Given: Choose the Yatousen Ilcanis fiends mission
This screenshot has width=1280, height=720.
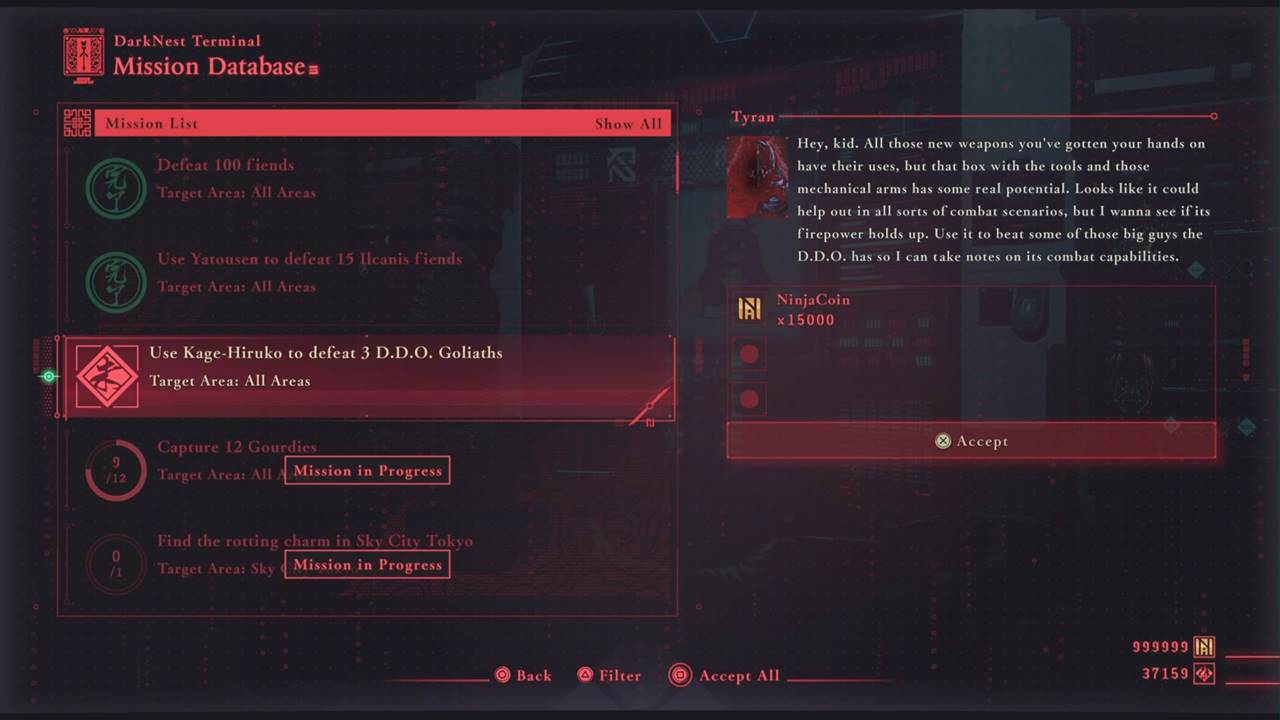Looking at the screenshot, I should click(x=365, y=272).
